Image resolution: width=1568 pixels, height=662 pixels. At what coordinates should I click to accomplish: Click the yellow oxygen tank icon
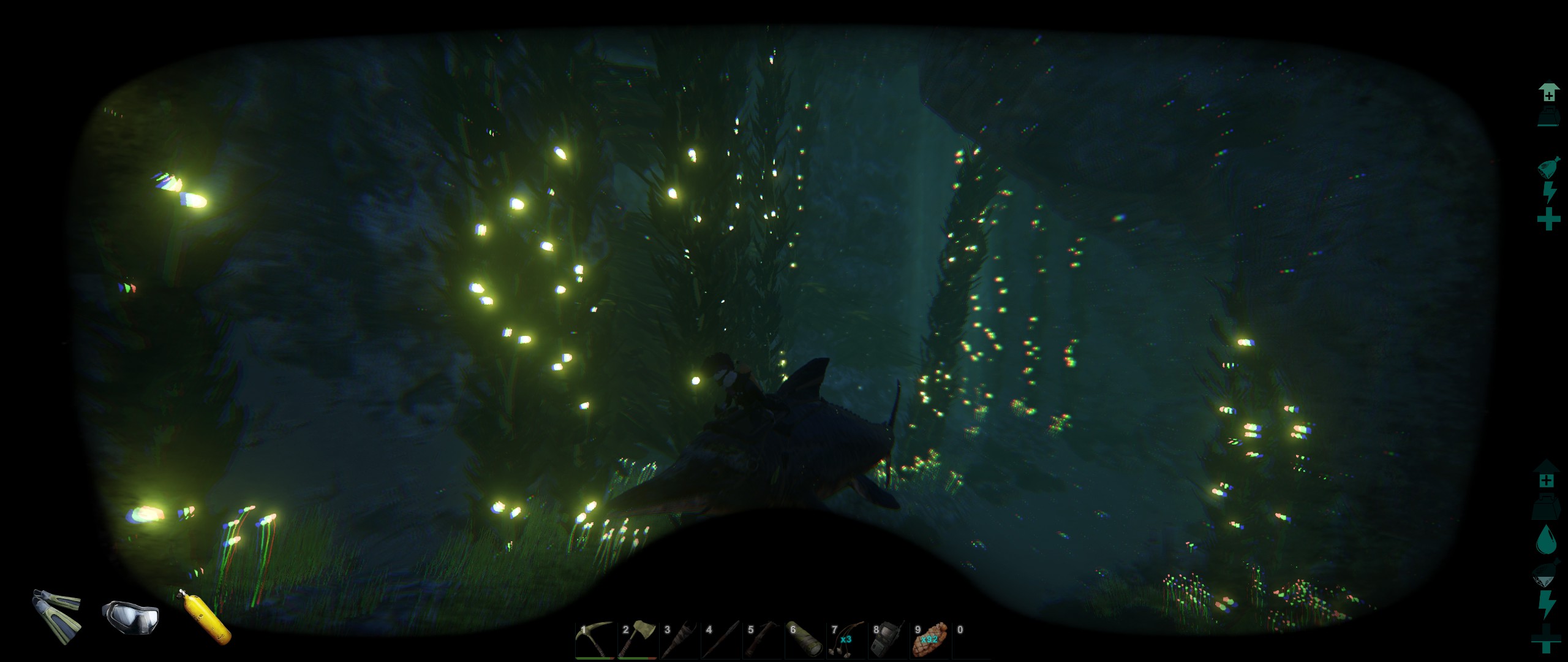click(x=203, y=619)
